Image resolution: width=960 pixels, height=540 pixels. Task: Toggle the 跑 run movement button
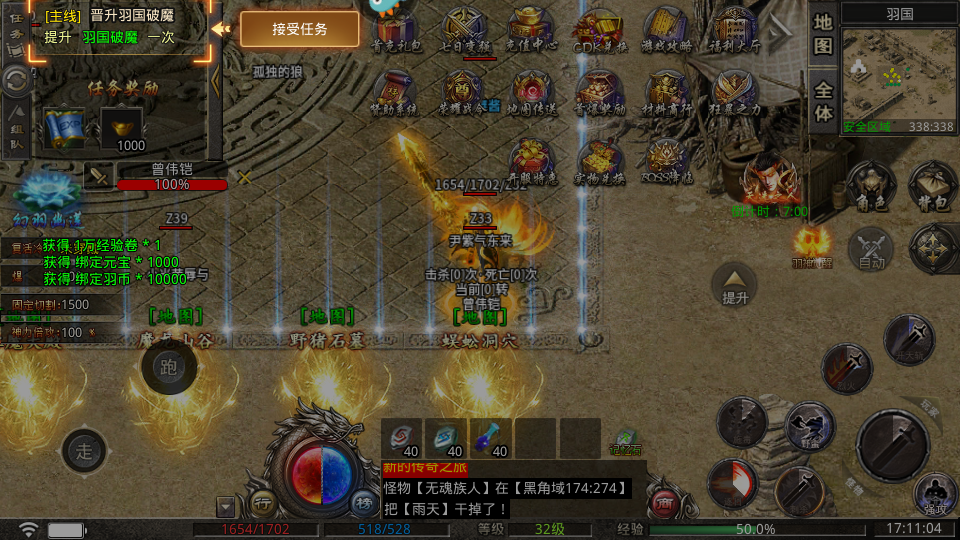[x=168, y=367]
